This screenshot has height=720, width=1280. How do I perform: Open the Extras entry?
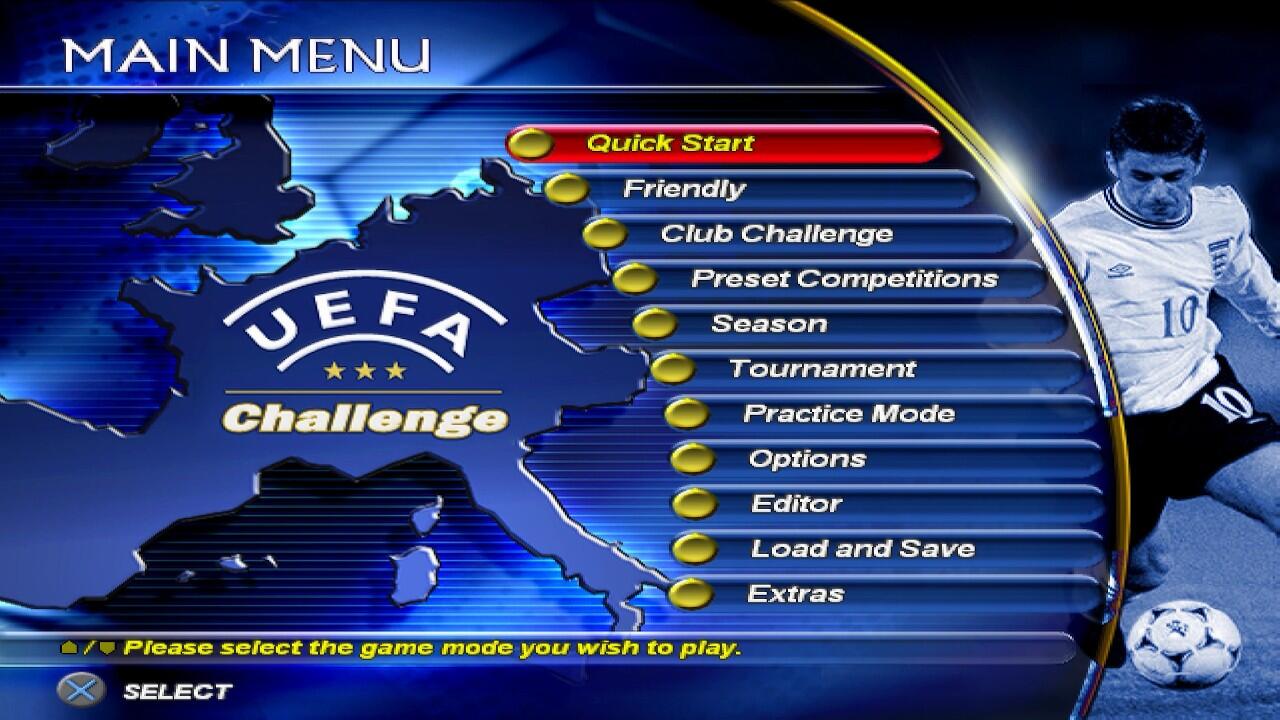pos(795,594)
